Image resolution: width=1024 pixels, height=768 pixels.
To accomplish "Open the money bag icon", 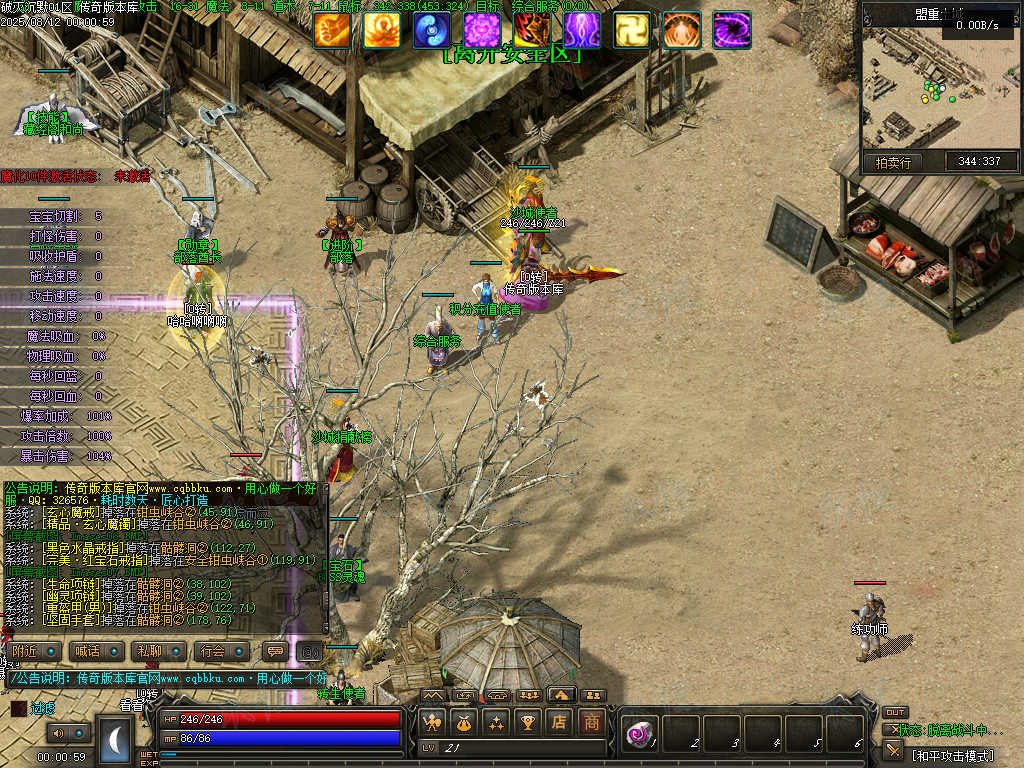I will click(463, 721).
